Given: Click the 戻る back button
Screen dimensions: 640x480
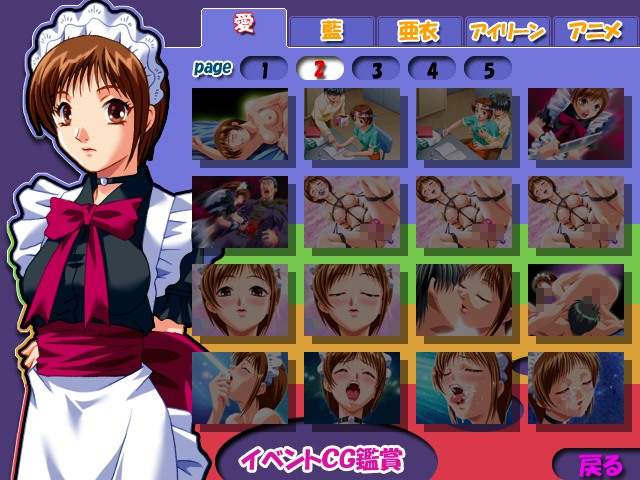Looking at the screenshot, I should pyautogui.click(x=600, y=465).
